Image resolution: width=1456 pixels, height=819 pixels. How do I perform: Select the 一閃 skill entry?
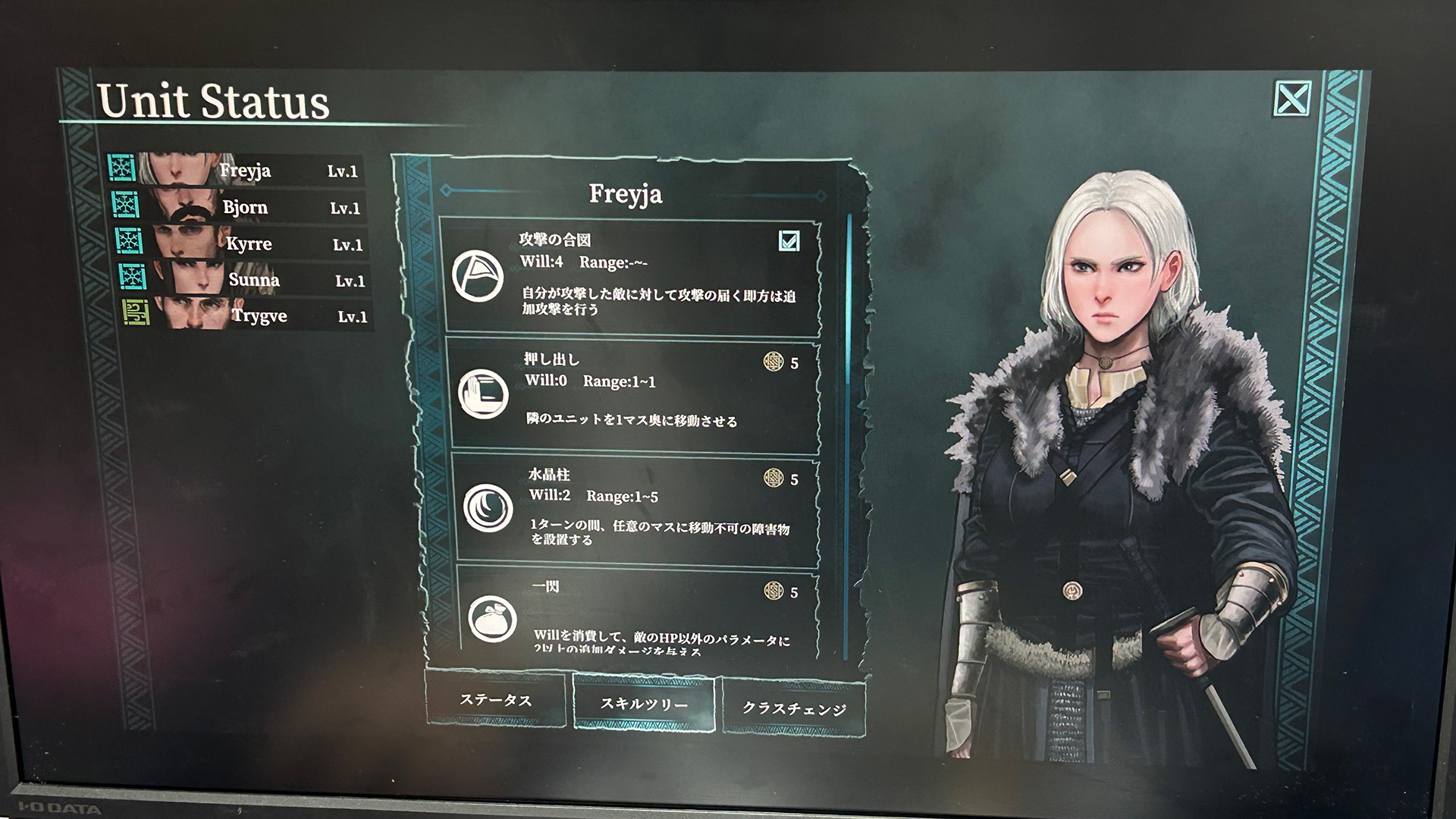(x=637, y=614)
